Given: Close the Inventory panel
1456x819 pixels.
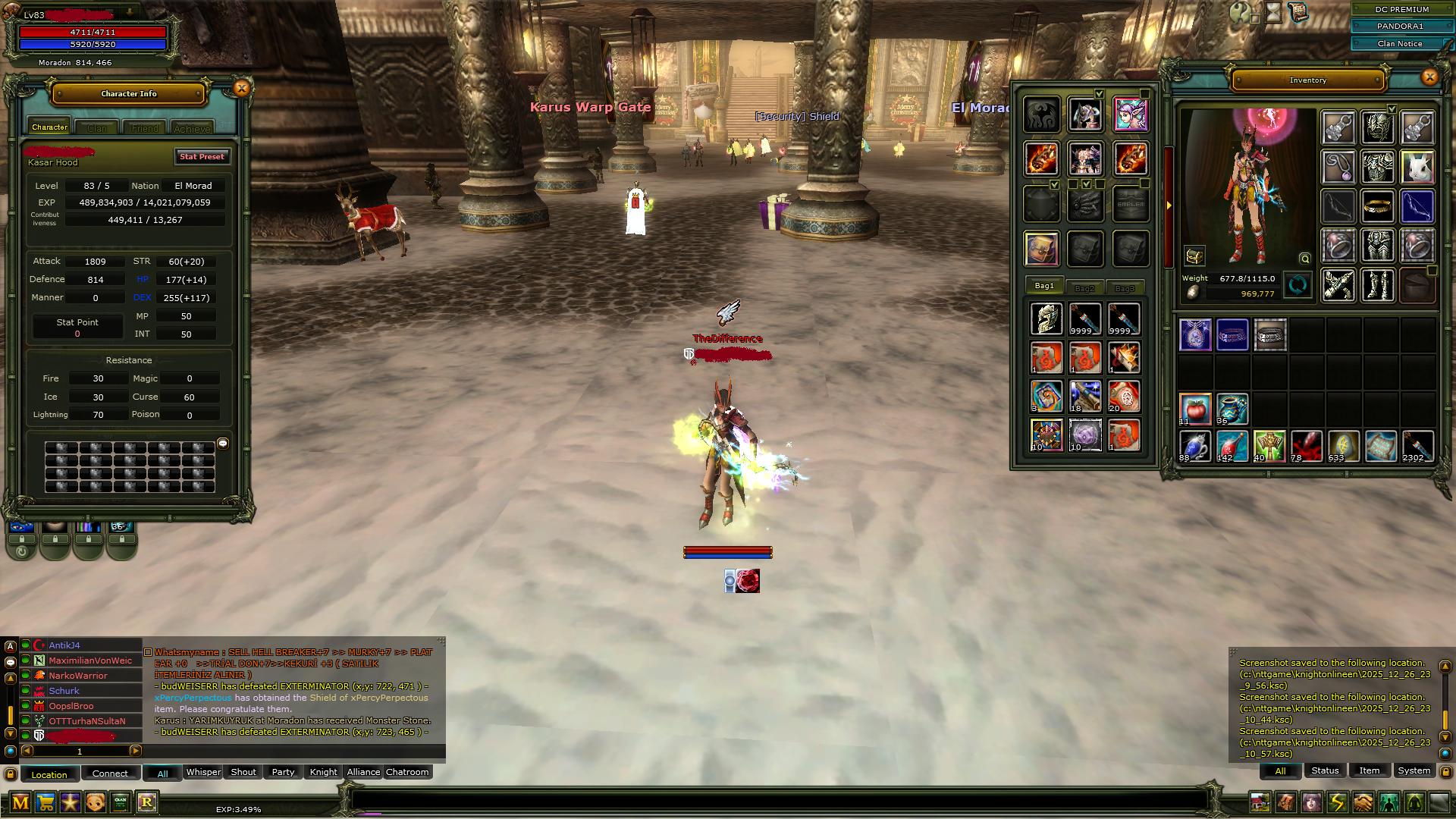Looking at the screenshot, I should tap(1429, 77).
